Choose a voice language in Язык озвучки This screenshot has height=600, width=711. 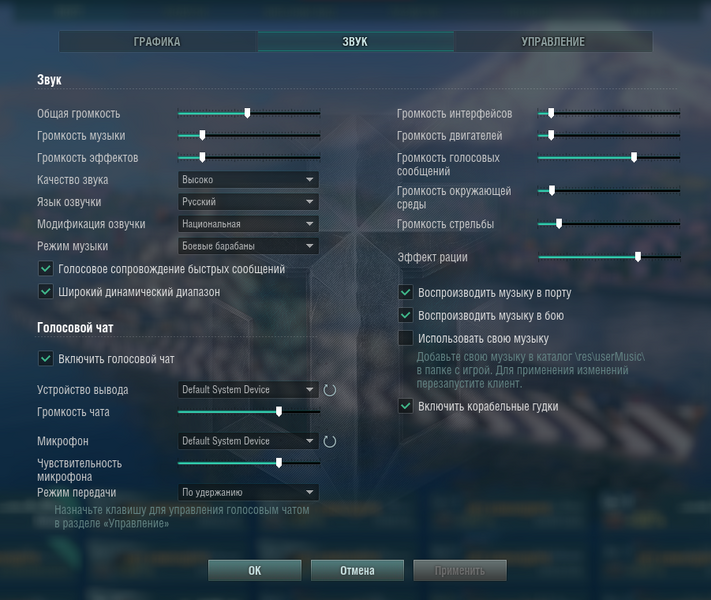pos(248,202)
